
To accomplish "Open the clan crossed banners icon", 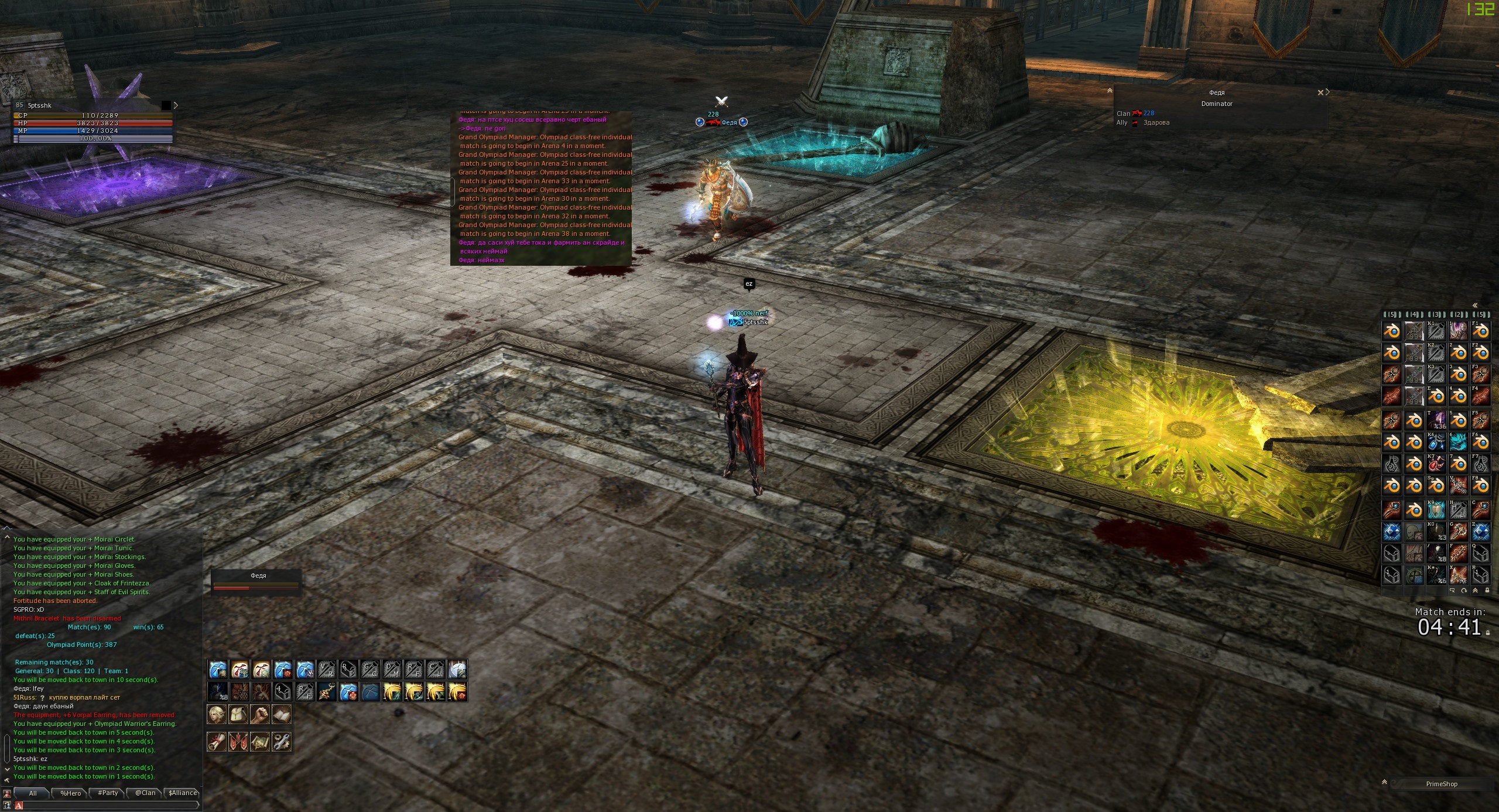I will 238,742.
